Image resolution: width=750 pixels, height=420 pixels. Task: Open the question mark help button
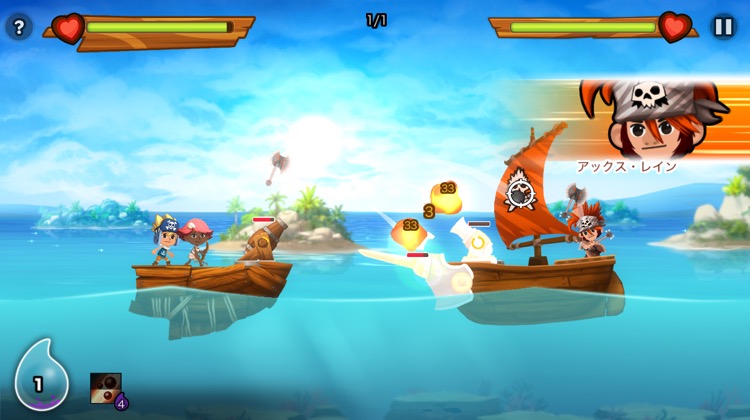pyautogui.click(x=19, y=27)
